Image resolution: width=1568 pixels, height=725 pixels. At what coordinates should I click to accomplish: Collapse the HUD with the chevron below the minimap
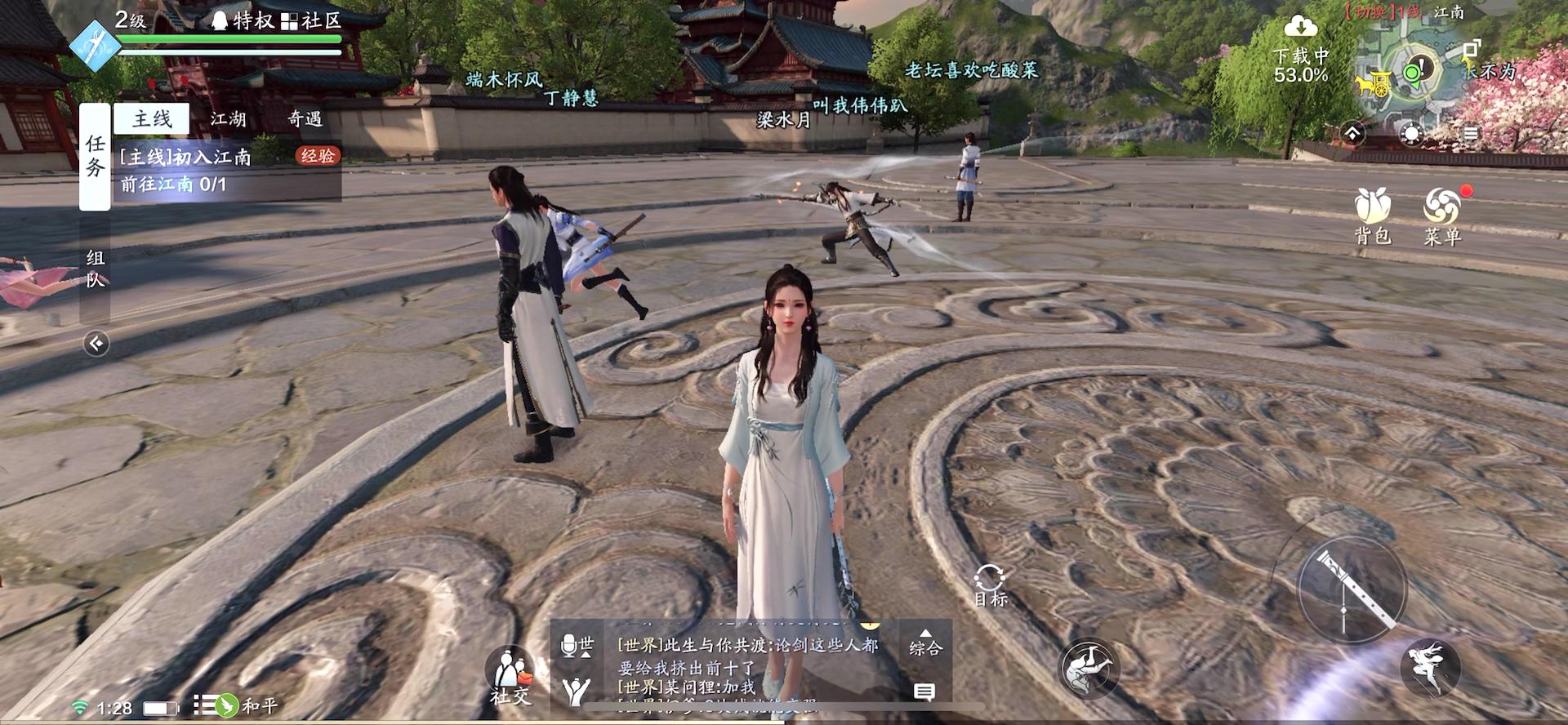1353,134
